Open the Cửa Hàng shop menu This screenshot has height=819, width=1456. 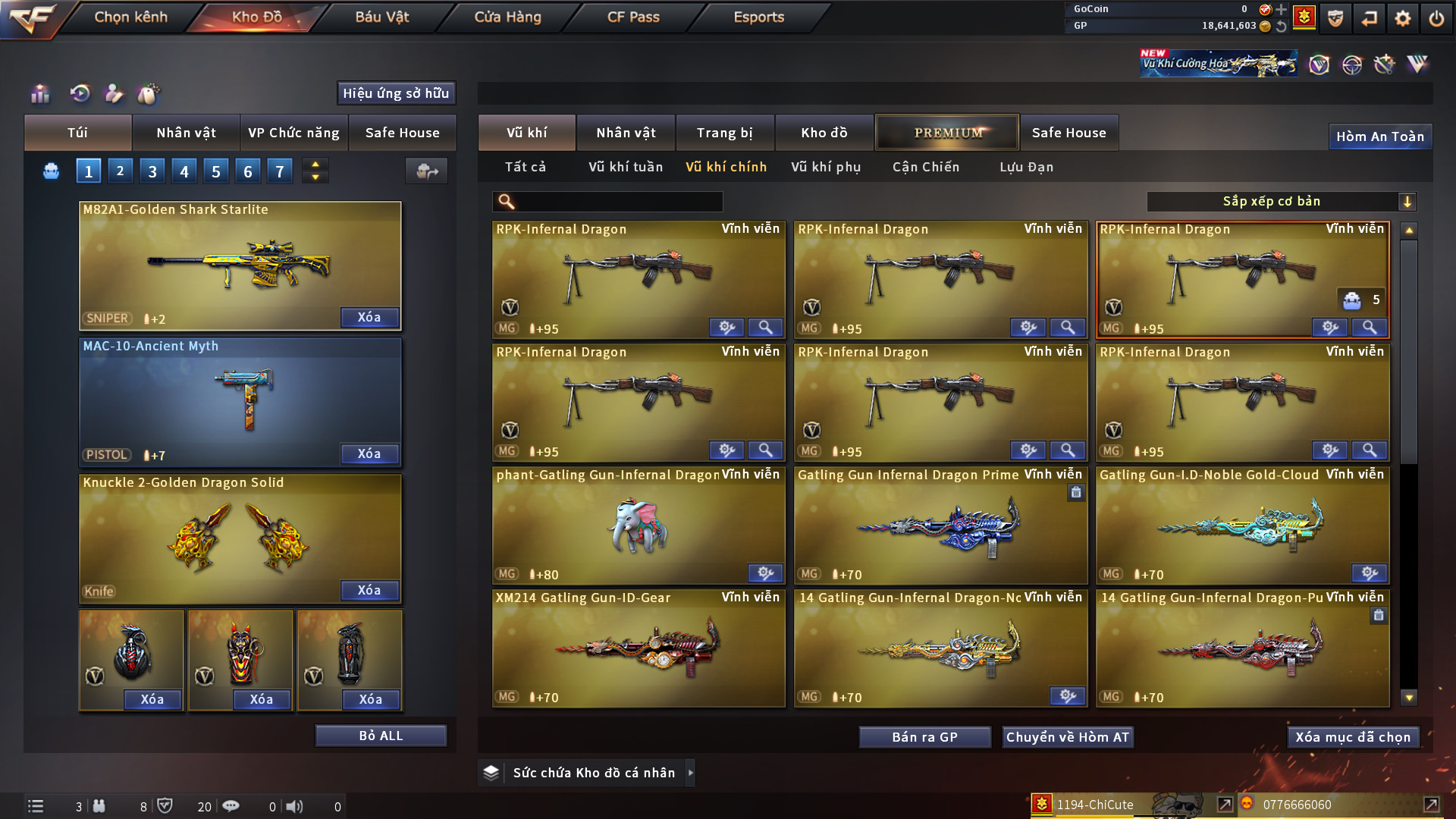(x=507, y=17)
